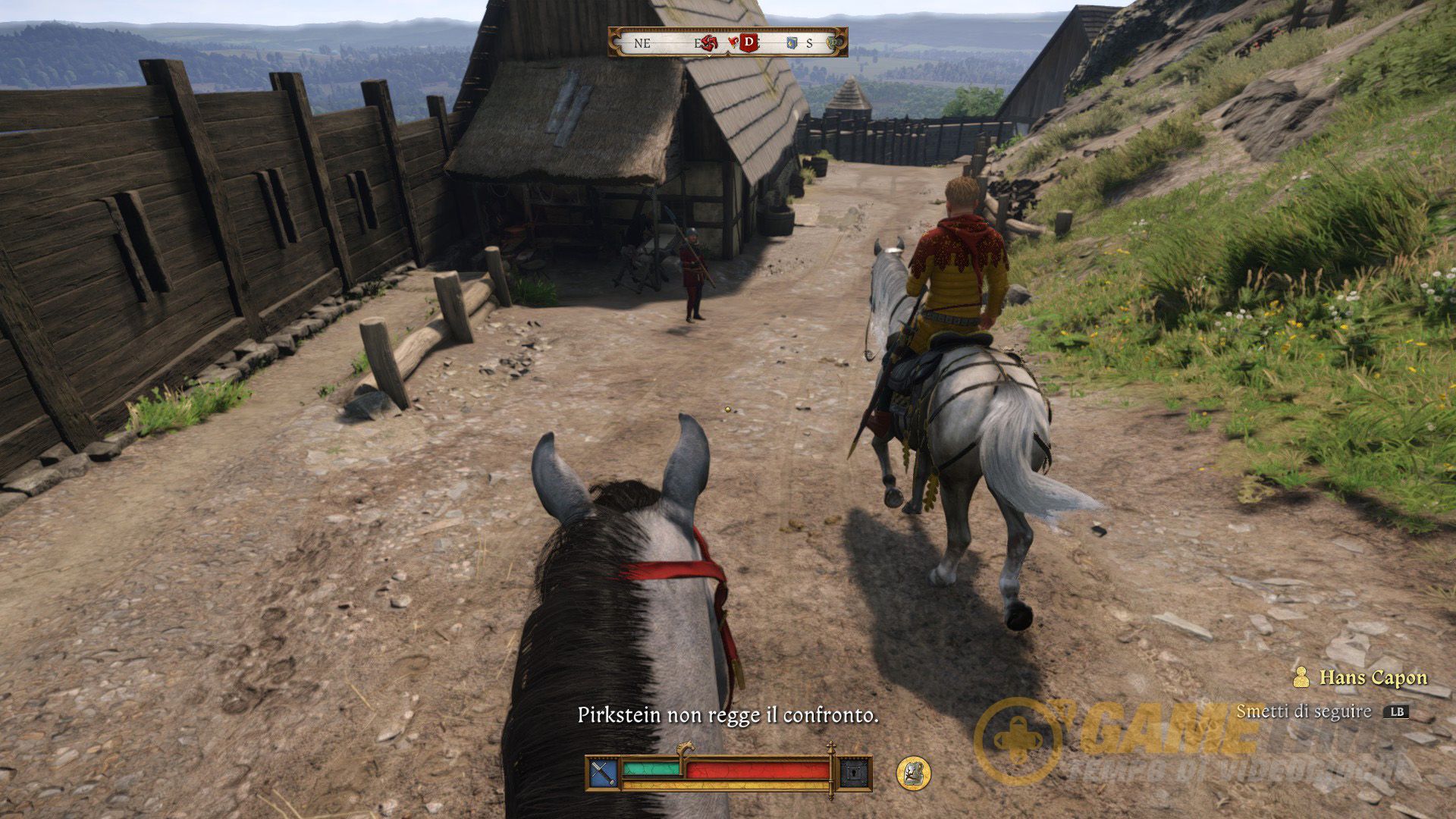1456x819 pixels.
Task: Choose Smetti di seguire
Action: click(1321, 711)
